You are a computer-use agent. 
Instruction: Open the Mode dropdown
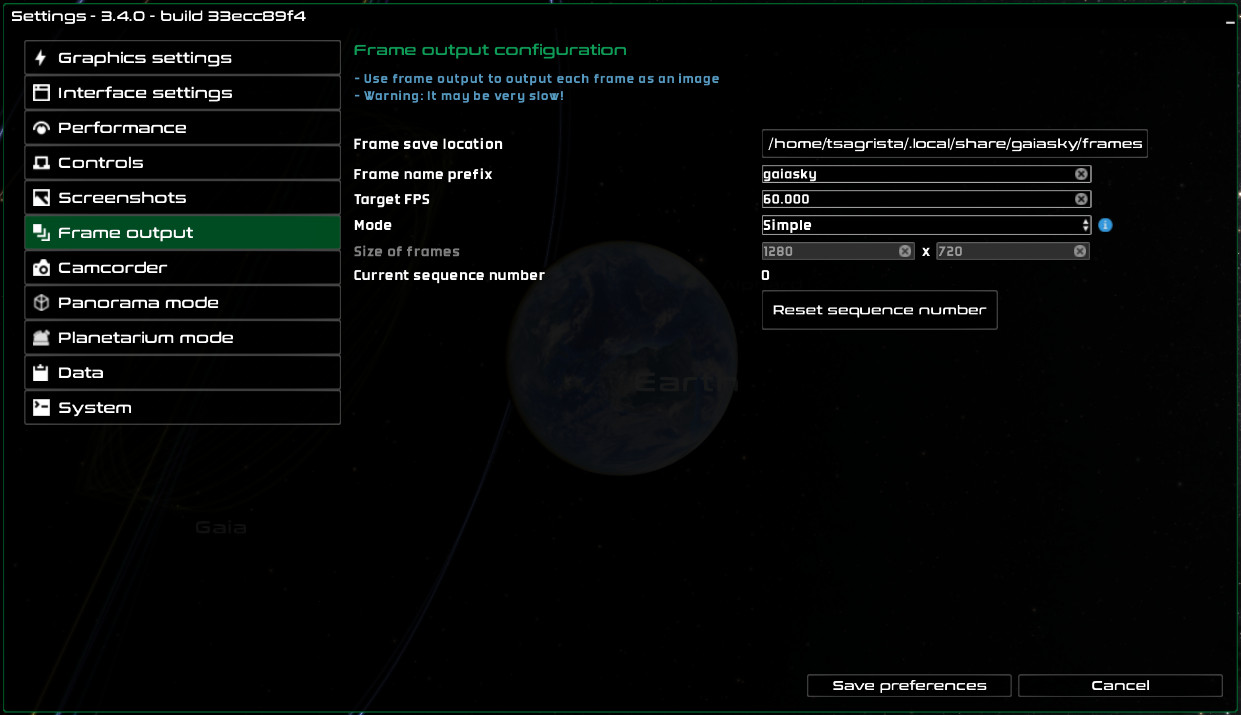coord(925,225)
